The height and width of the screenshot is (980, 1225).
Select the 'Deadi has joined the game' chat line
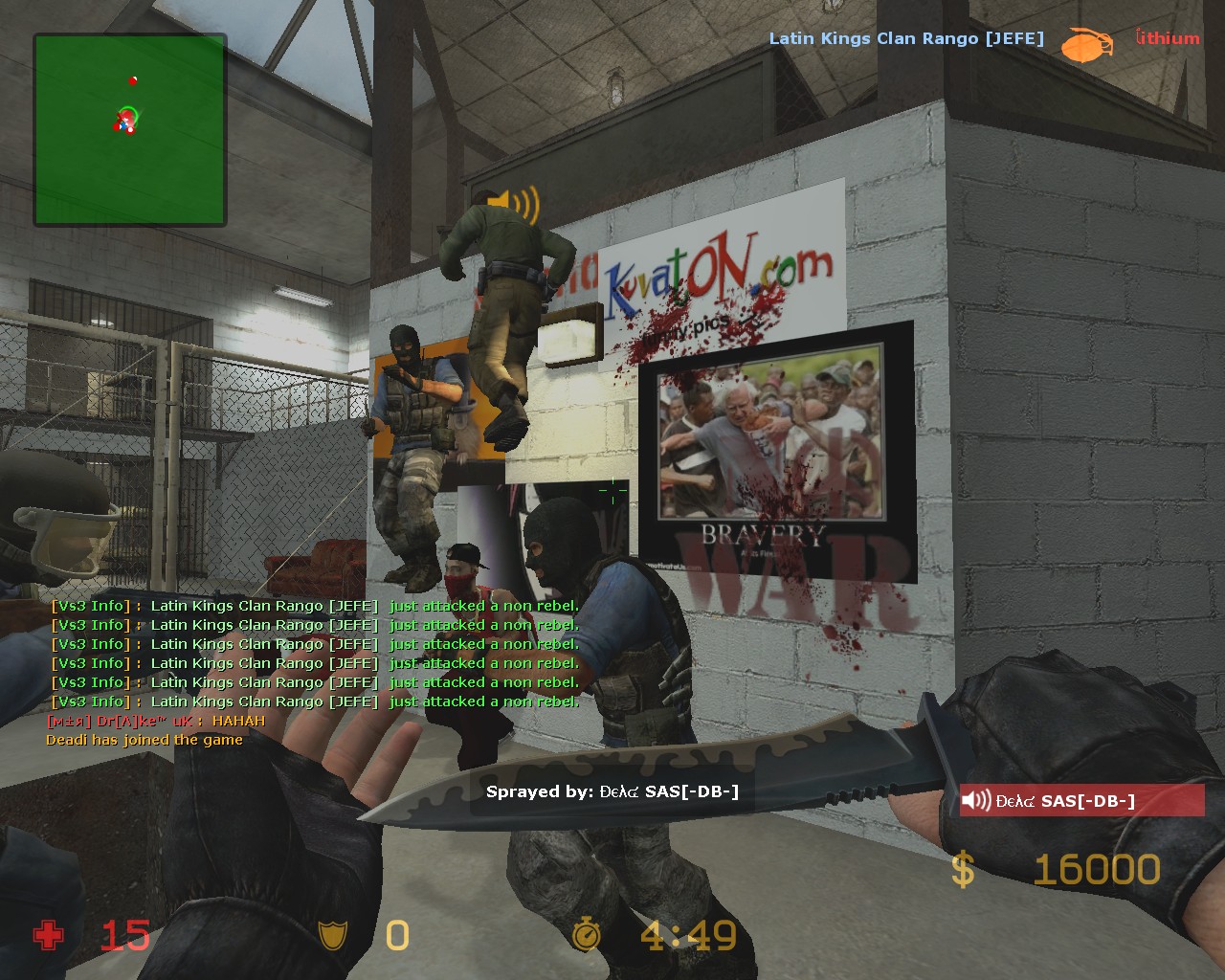point(145,740)
